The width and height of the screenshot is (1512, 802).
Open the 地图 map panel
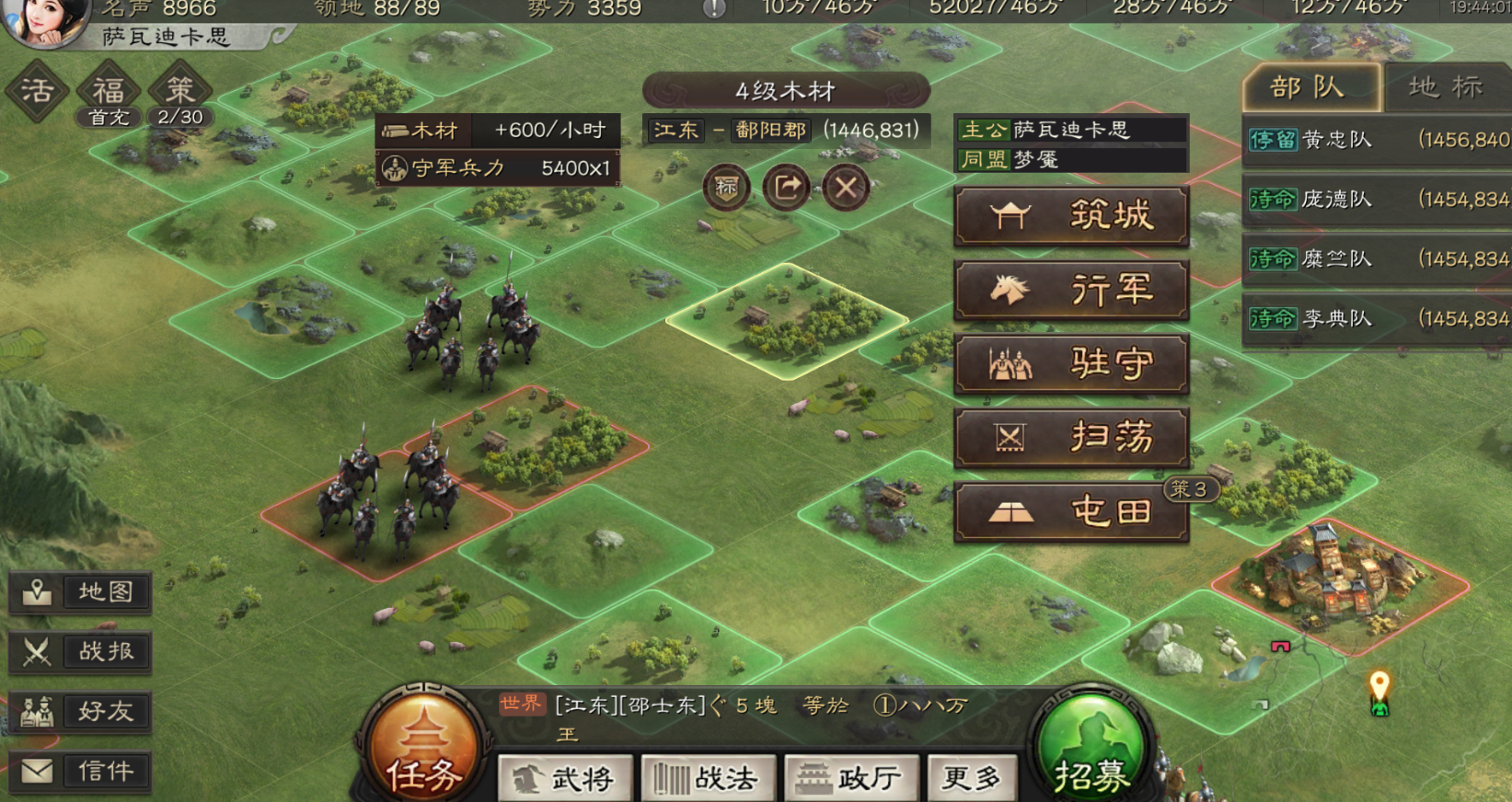[x=79, y=592]
